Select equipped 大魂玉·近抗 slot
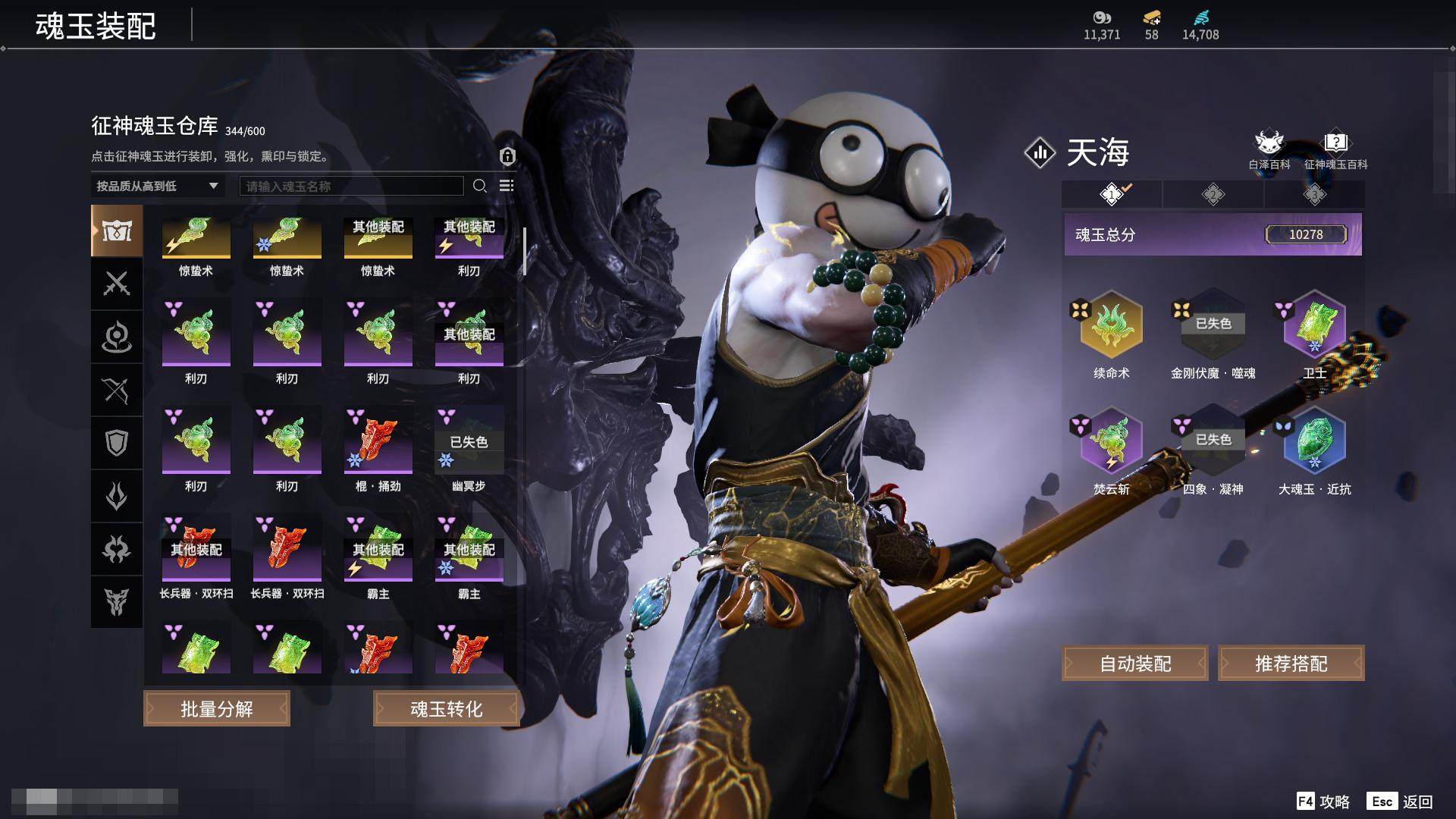 [x=1314, y=443]
